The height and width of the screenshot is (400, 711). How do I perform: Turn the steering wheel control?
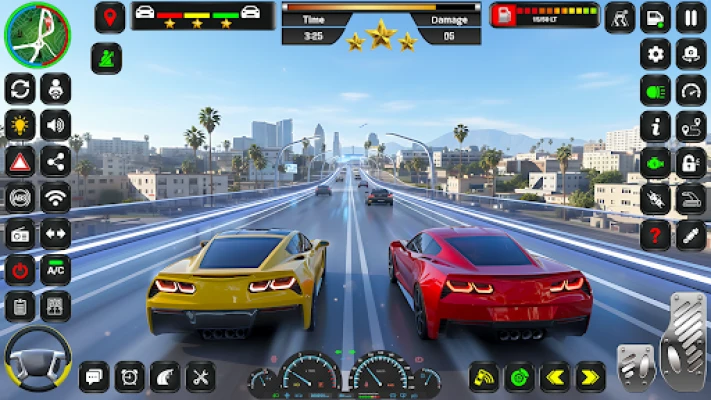[38, 357]
